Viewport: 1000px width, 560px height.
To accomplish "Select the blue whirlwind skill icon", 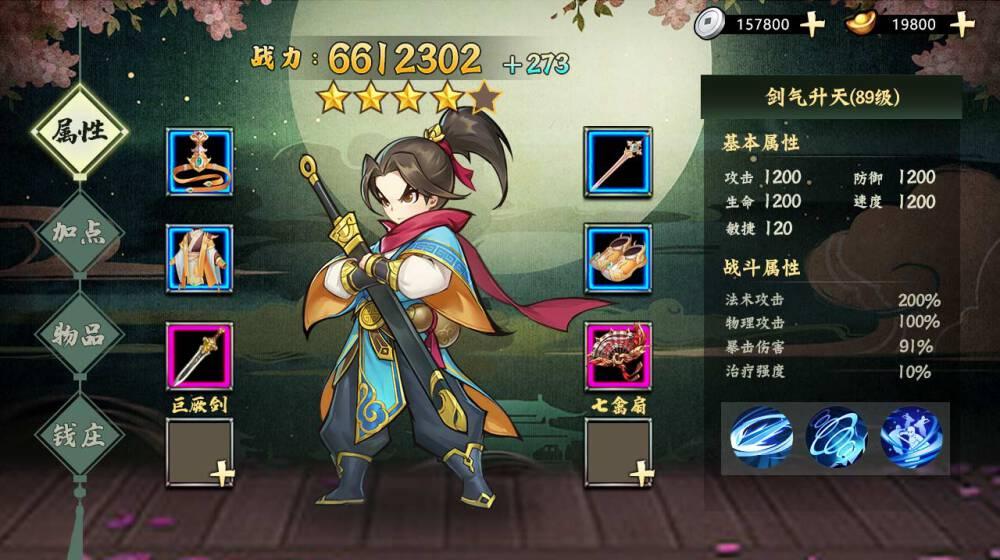I will 836,436.
